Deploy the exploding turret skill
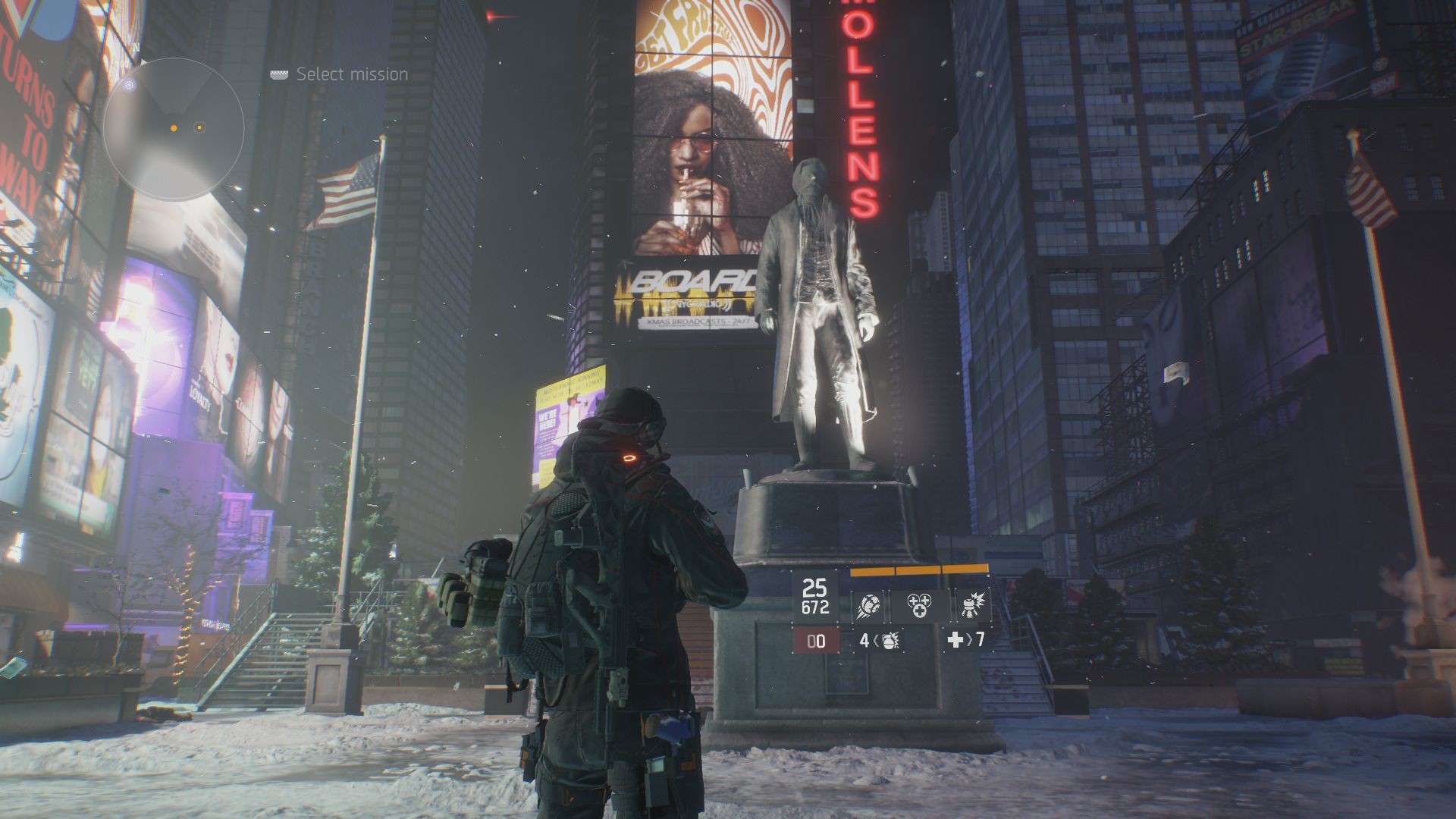Screen dimensions: 1456x819 click(x=971, y=606)
